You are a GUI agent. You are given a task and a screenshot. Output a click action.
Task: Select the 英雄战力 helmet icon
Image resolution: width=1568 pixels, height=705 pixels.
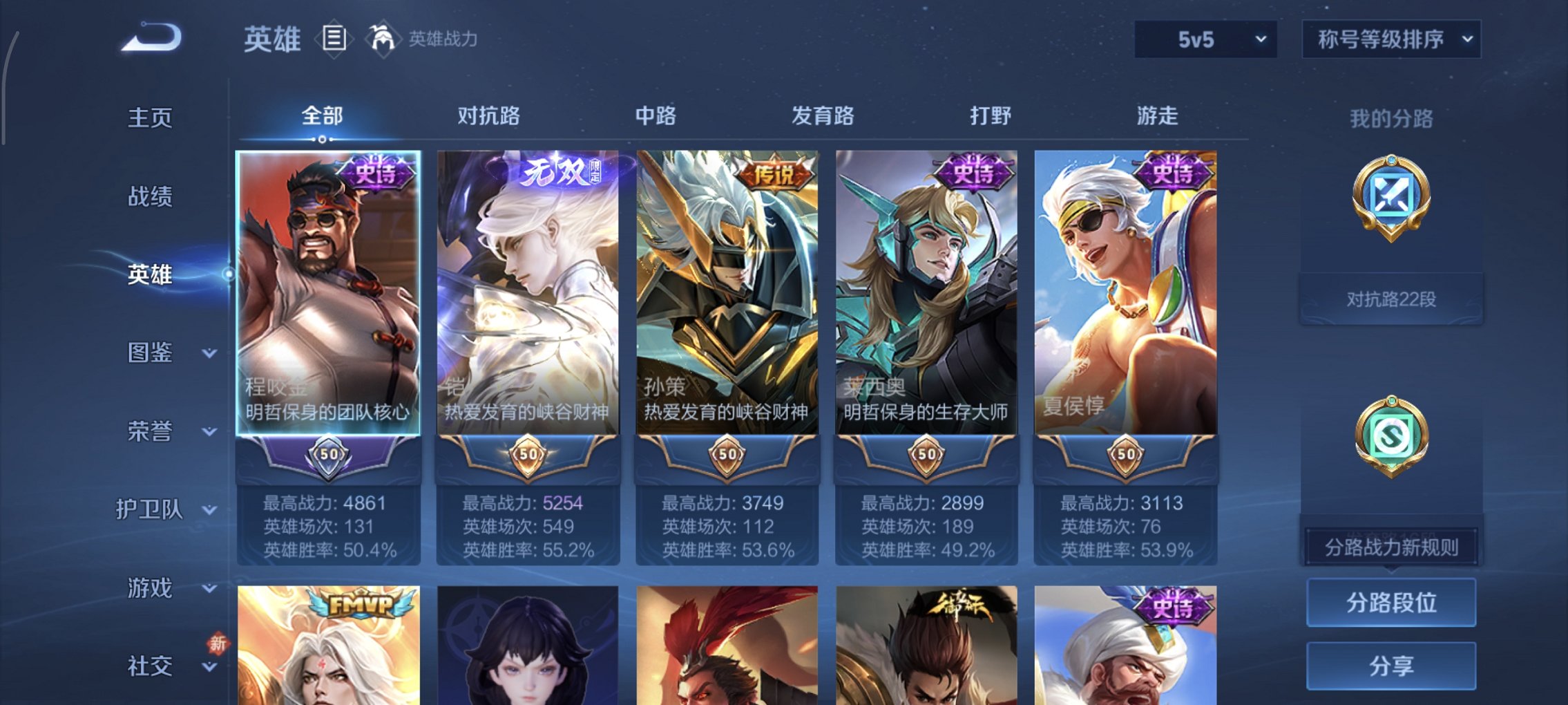click(x=381, y=38)
